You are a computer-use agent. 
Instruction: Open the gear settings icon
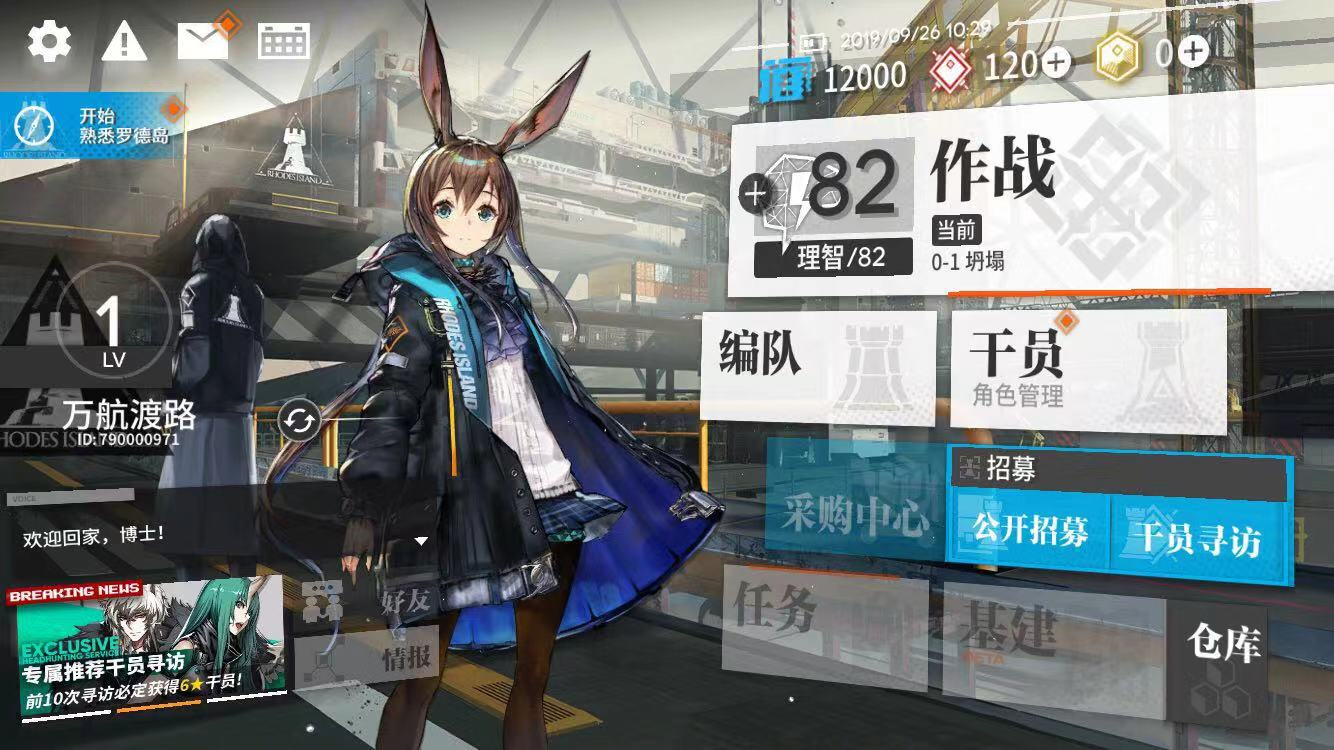(x=48, y=41)
